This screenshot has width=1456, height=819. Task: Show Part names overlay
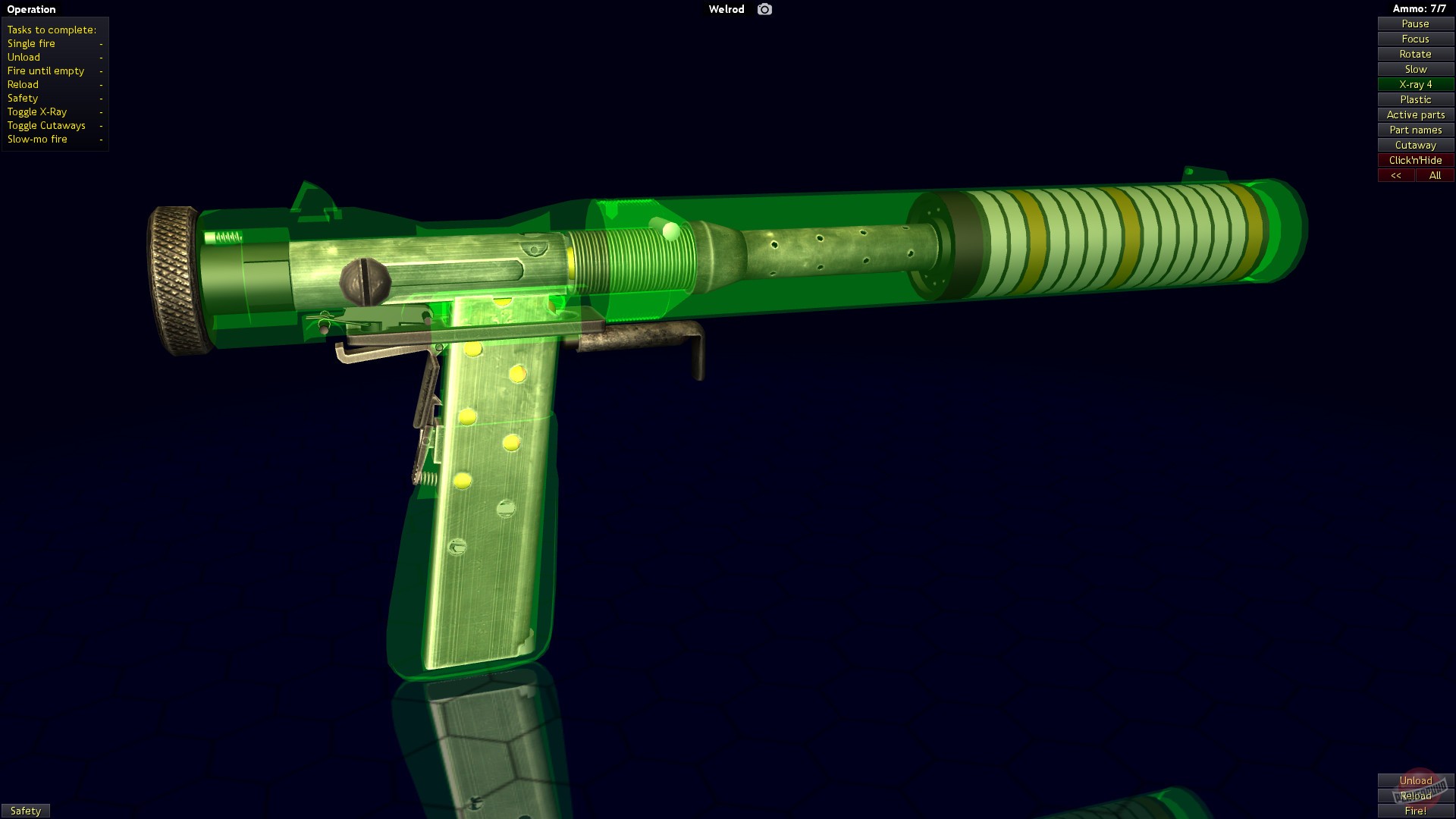pyautogui.click(x=1415, y=130)
